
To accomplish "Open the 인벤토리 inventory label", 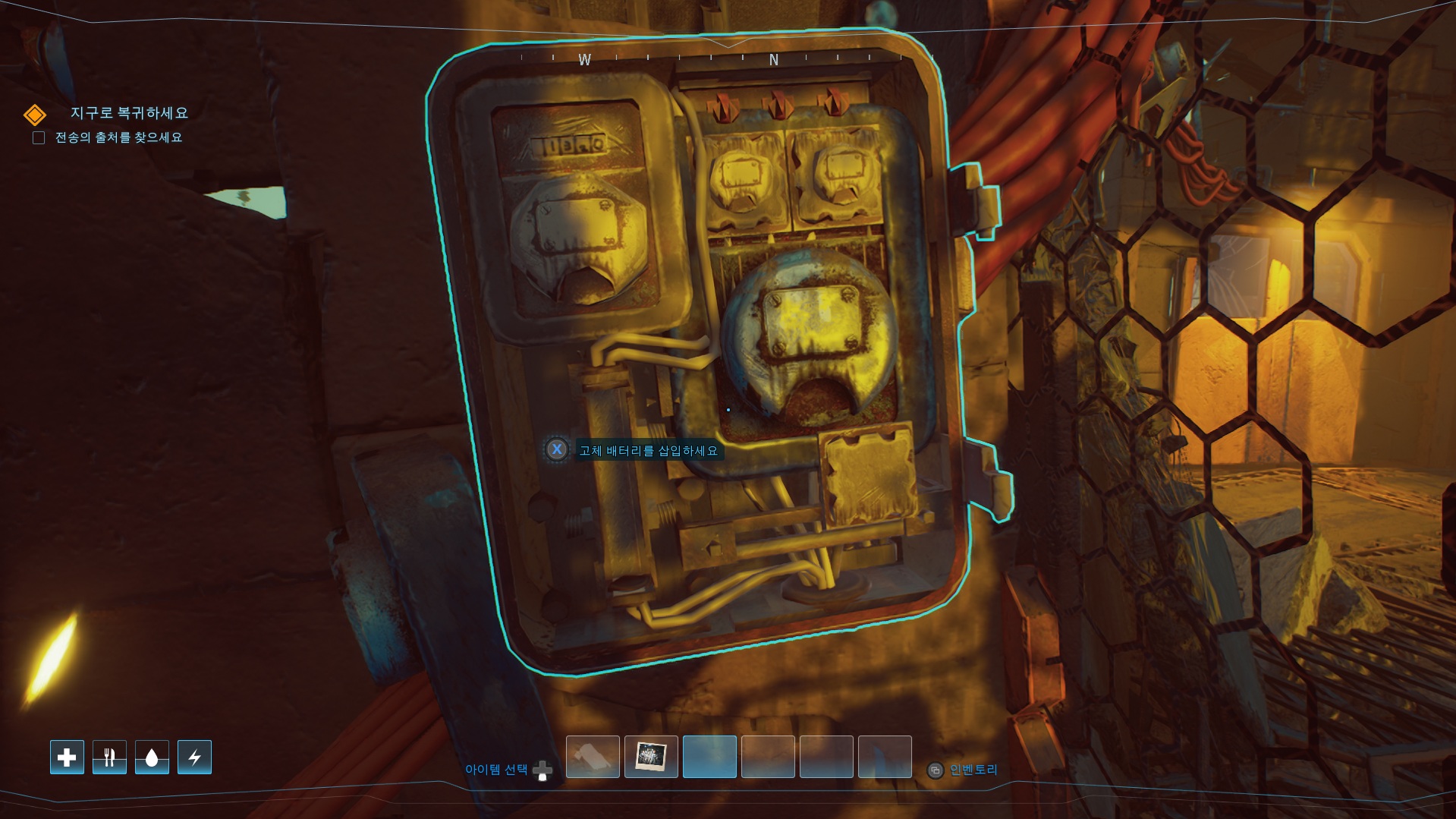I will click(x=973, y=770).
